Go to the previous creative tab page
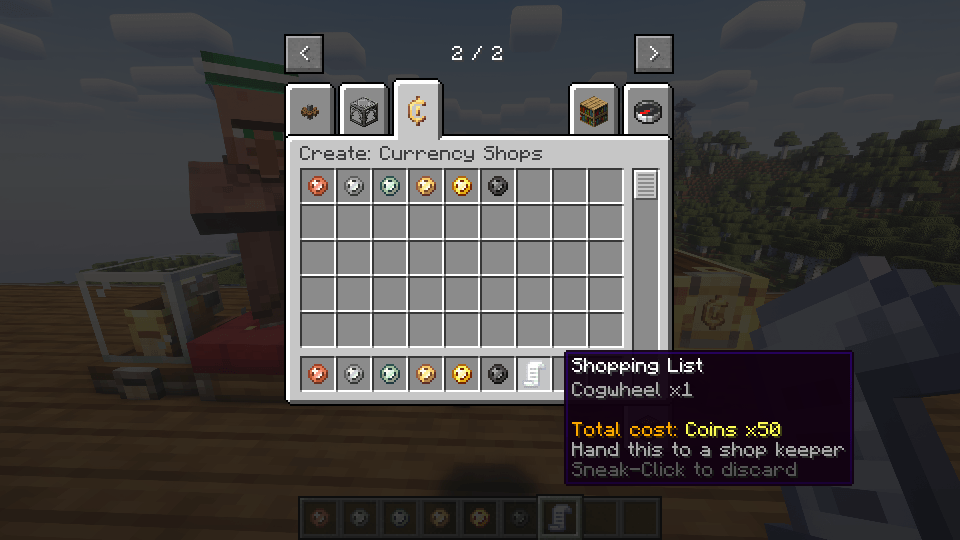Viewport: 960px width, 540px height. tap(304, 54)
